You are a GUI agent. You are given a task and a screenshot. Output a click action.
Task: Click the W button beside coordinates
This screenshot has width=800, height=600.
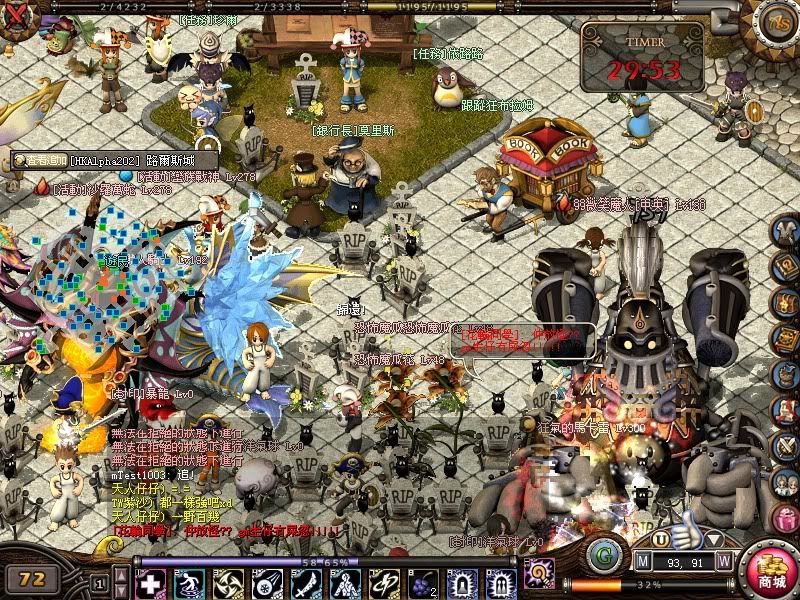coord(724,560)
